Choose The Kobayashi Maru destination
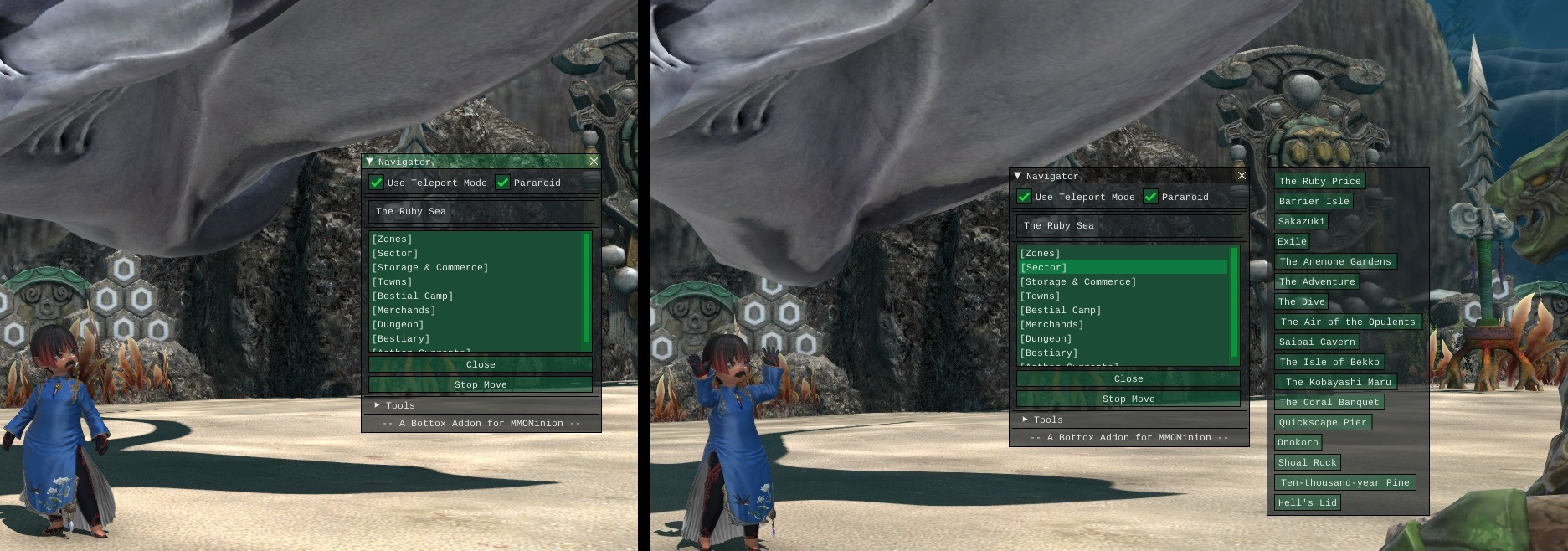The height and width of the screenshot is (551, 1568). point(1338,382)
